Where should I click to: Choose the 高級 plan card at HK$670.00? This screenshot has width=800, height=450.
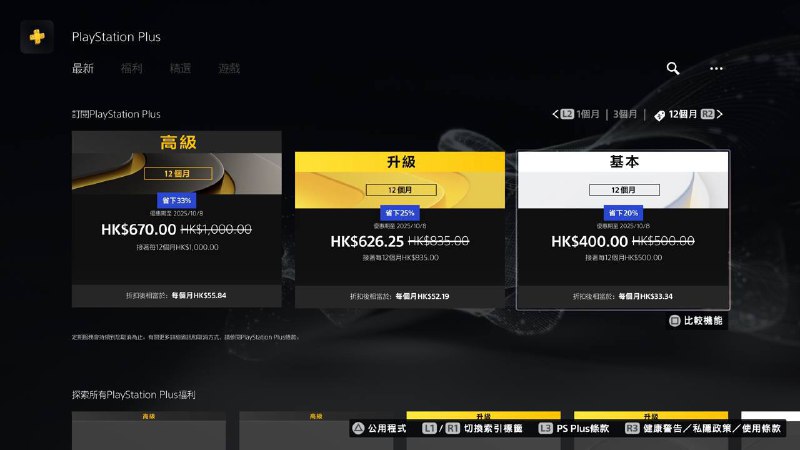176,219
